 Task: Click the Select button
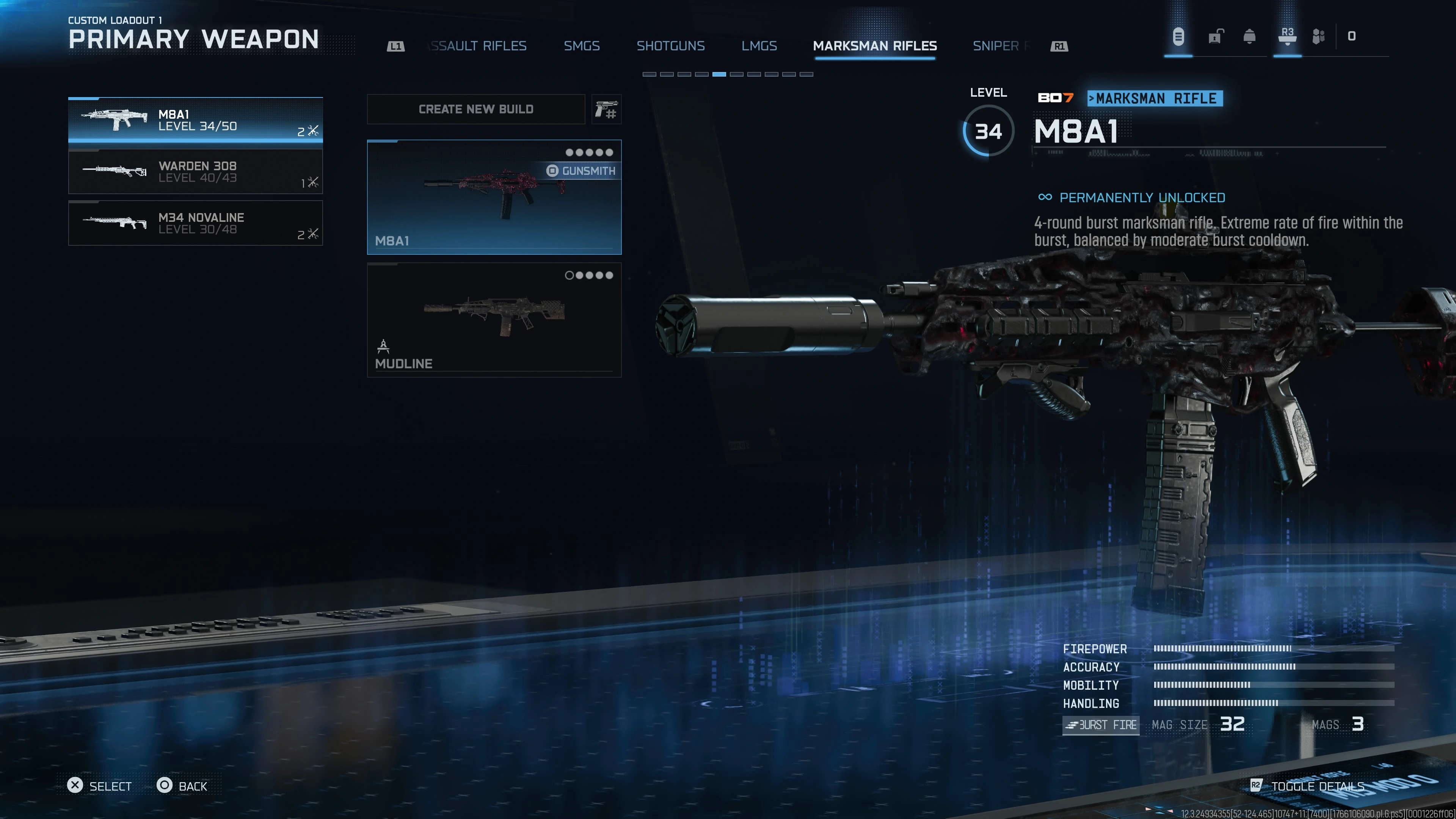point(99,786)
